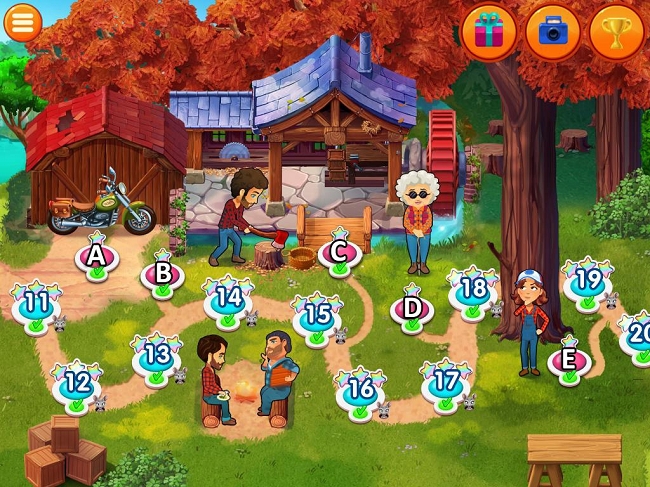Select level 20 node
Image resolution: width=650 pixels, height=487 pixels.
638,335
